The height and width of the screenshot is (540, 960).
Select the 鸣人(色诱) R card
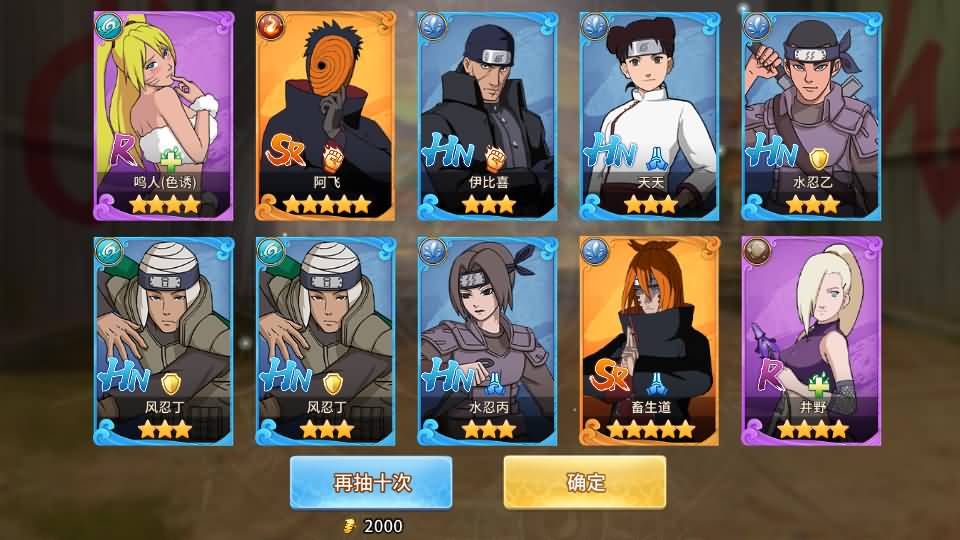point(164,115)
